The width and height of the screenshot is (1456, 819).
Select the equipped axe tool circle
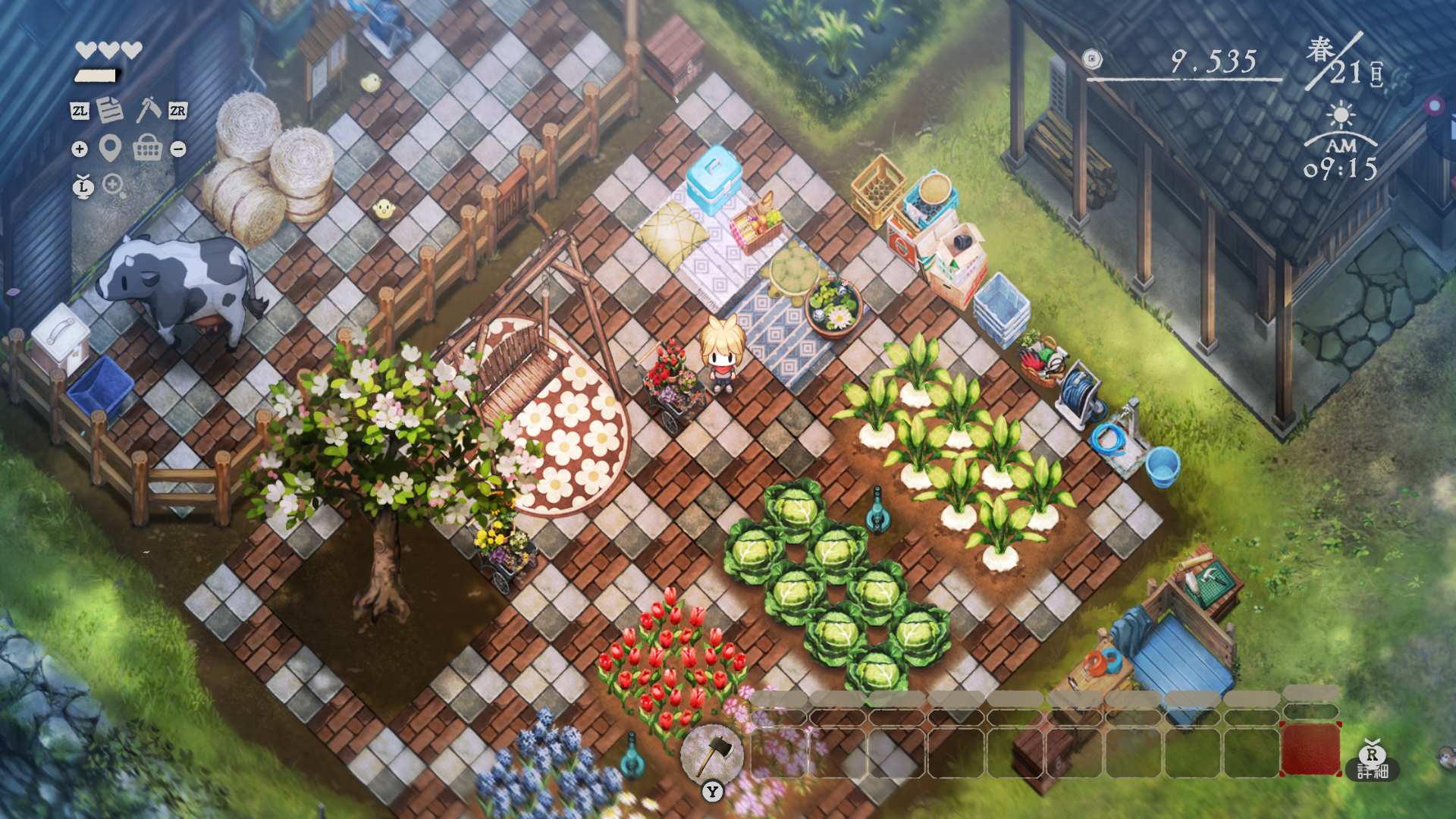point(711,753)
